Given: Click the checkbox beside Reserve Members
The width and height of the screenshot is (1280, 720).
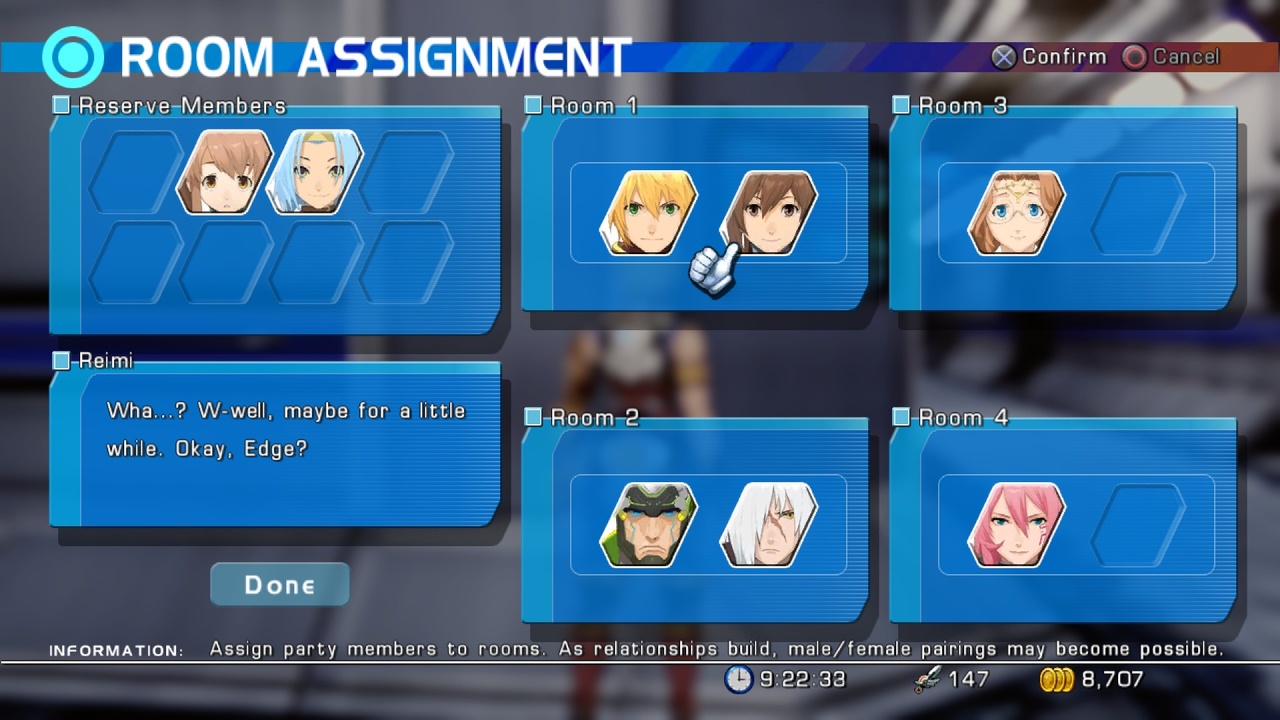Looking at the screenshot, I should (x=60, y=105).
